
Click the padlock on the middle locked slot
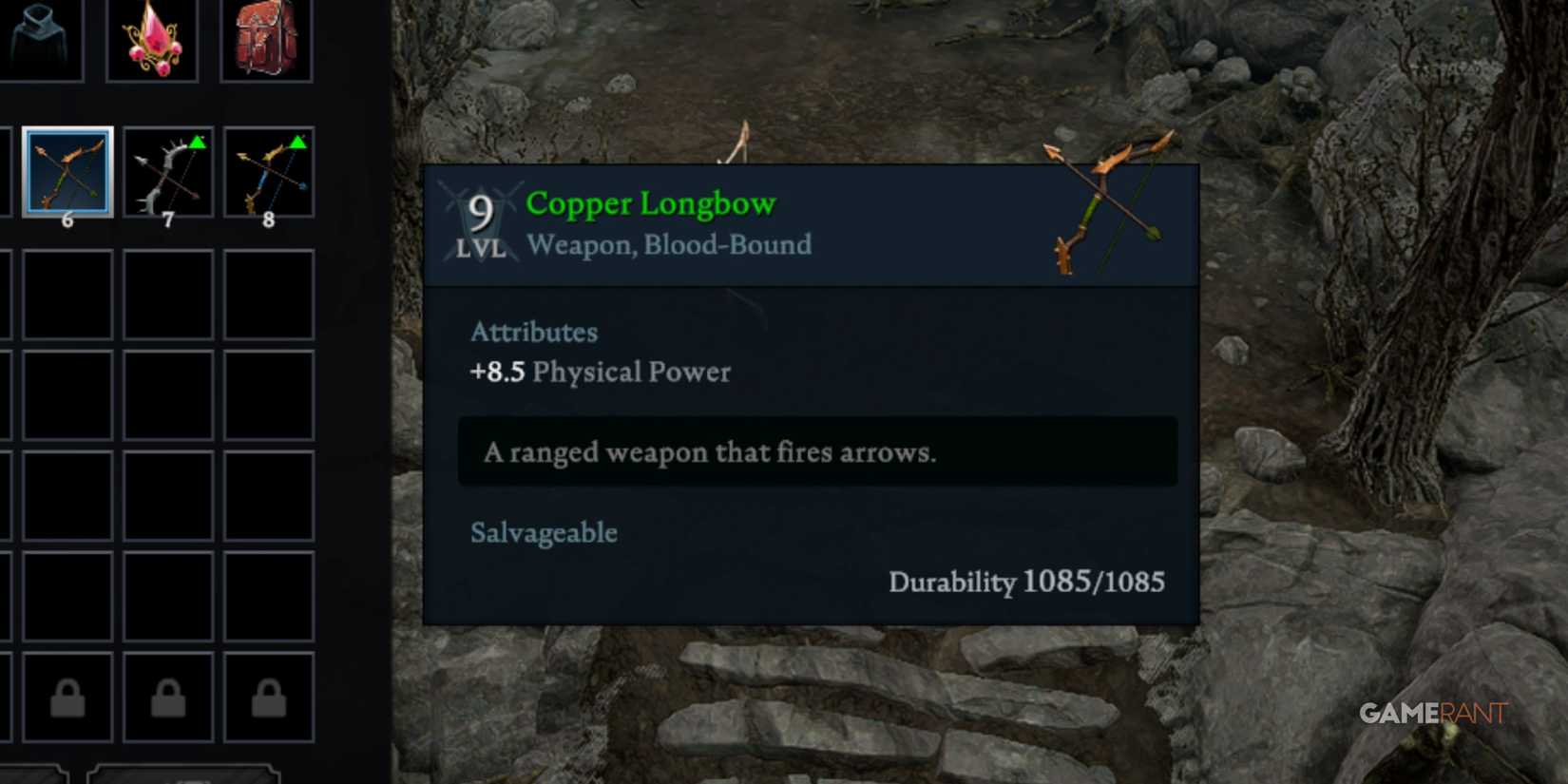point(167,700)
